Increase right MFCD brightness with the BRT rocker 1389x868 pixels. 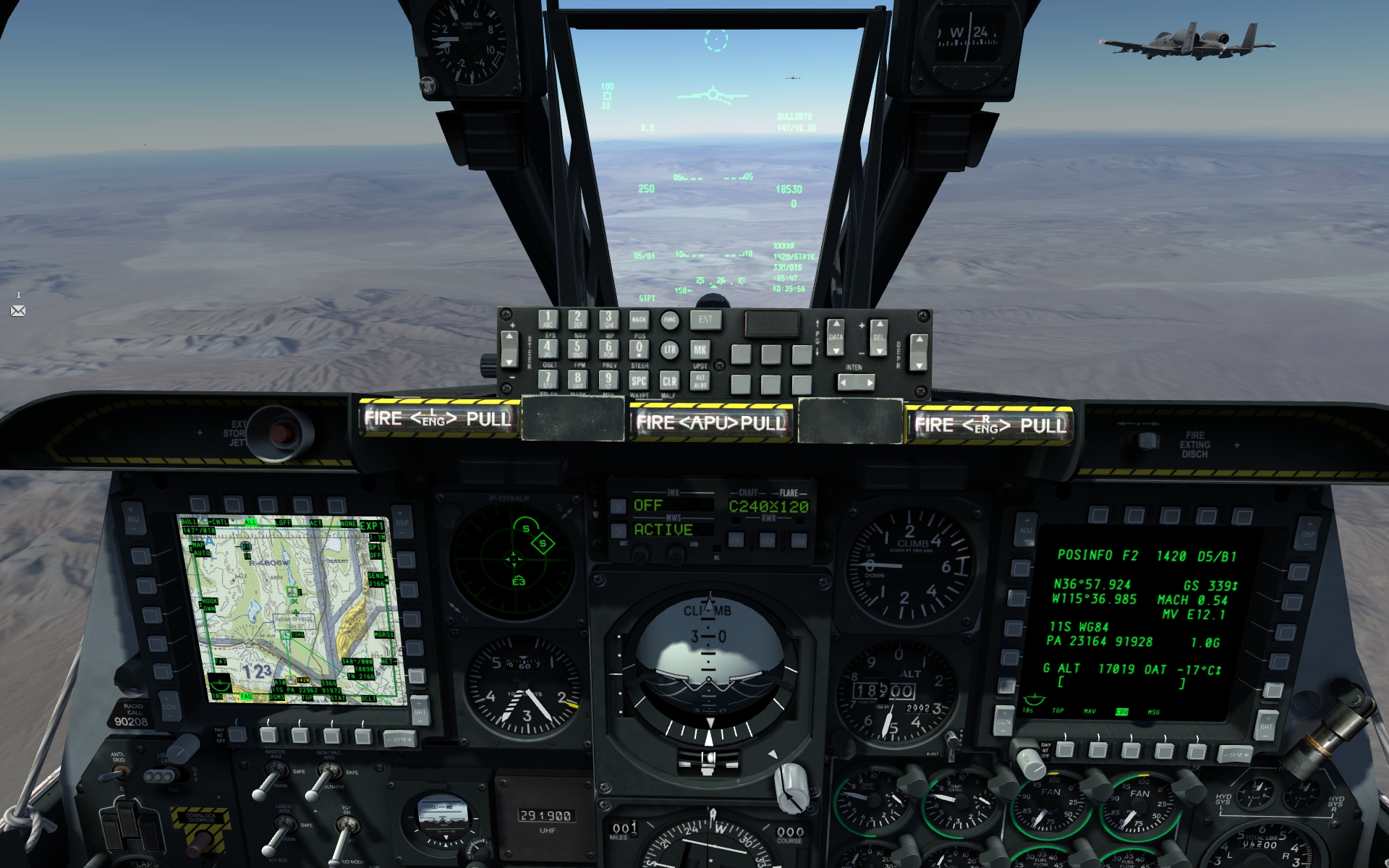(x=1266, y=718)
